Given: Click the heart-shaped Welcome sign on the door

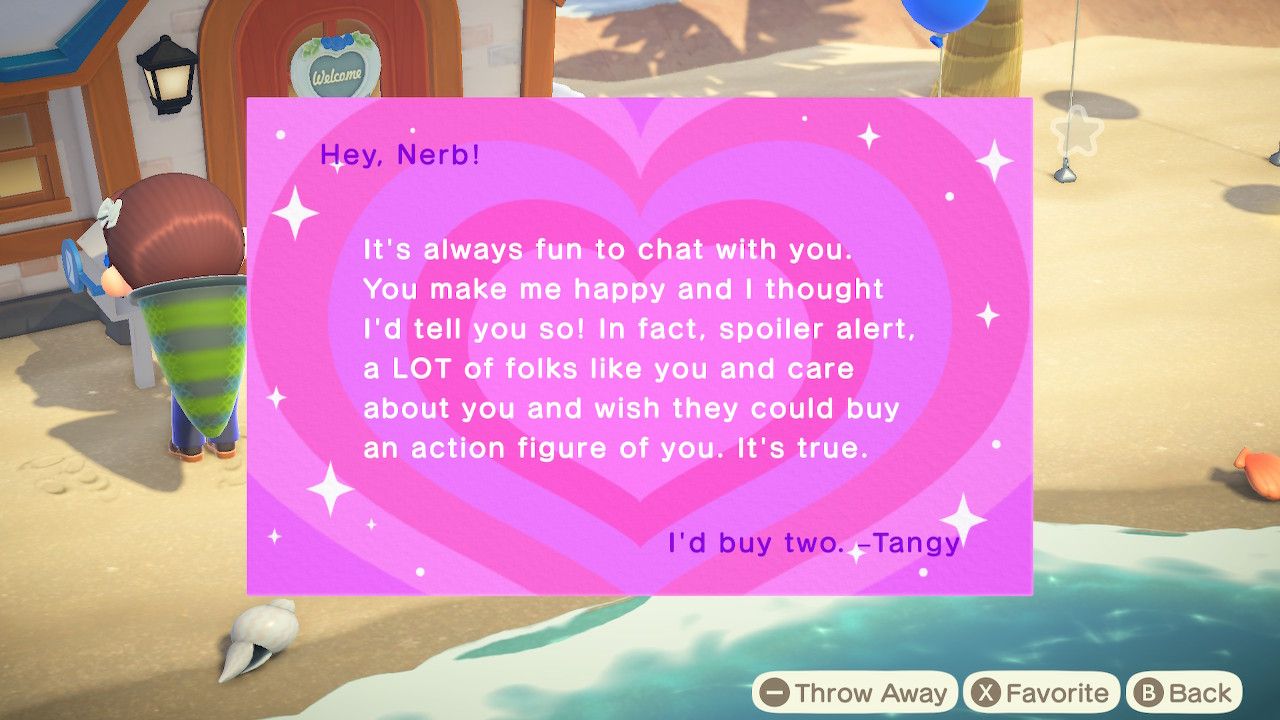Looking at the screenshot, I should (338, 66).
